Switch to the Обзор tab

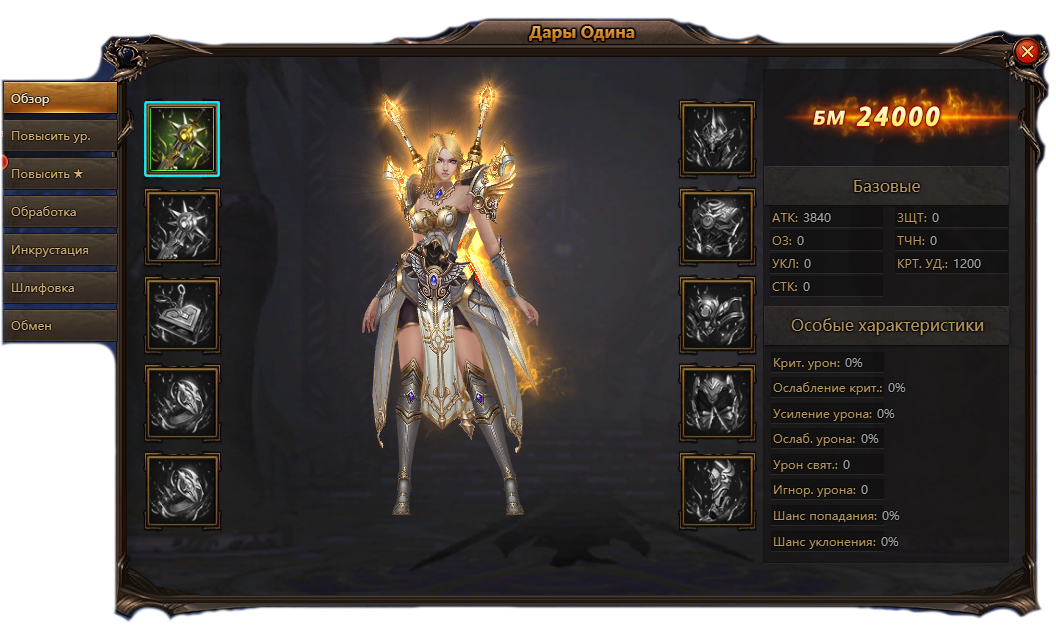pos(59,98)
